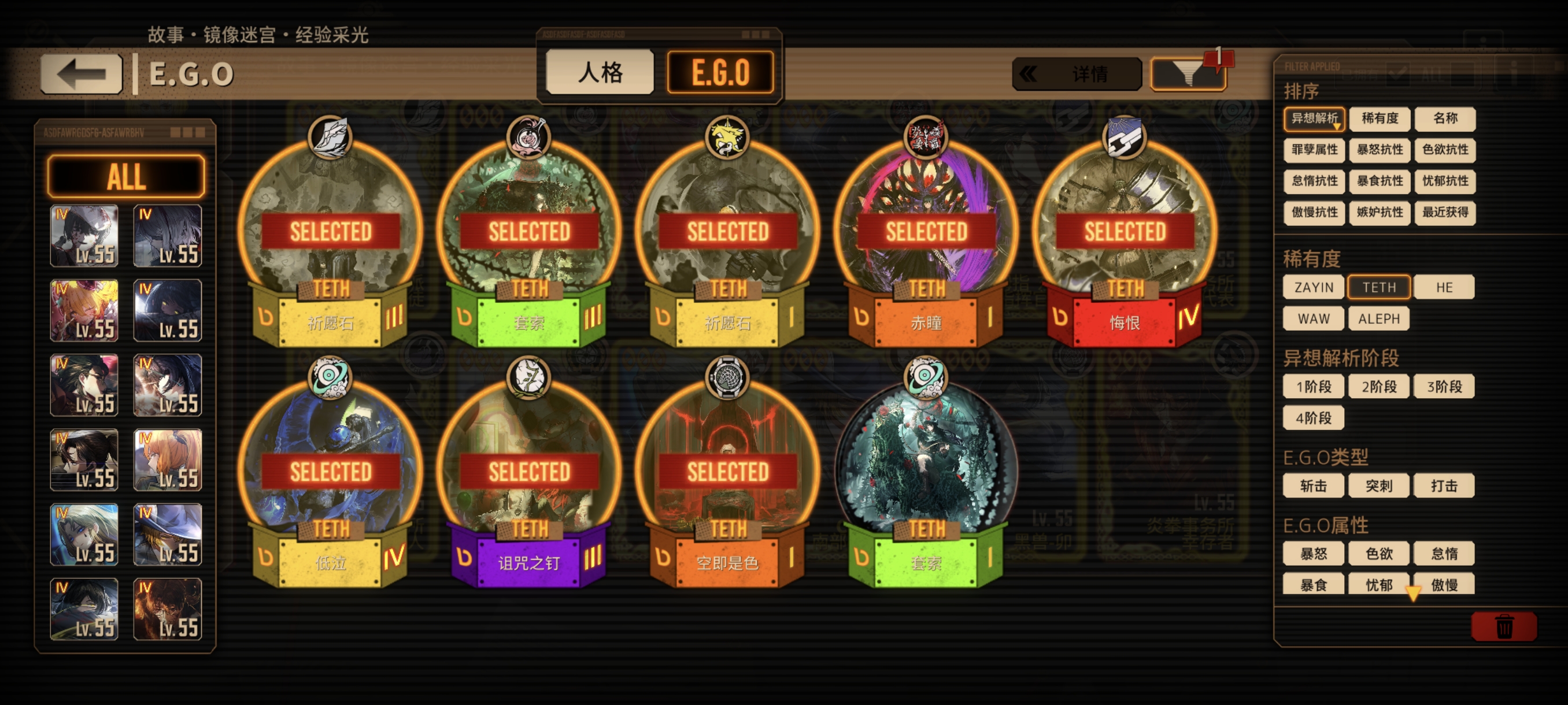Screen dimensions: 1568x705
Task: Pick the 低泣 E.G.O card
Action: tap(330, 474)
